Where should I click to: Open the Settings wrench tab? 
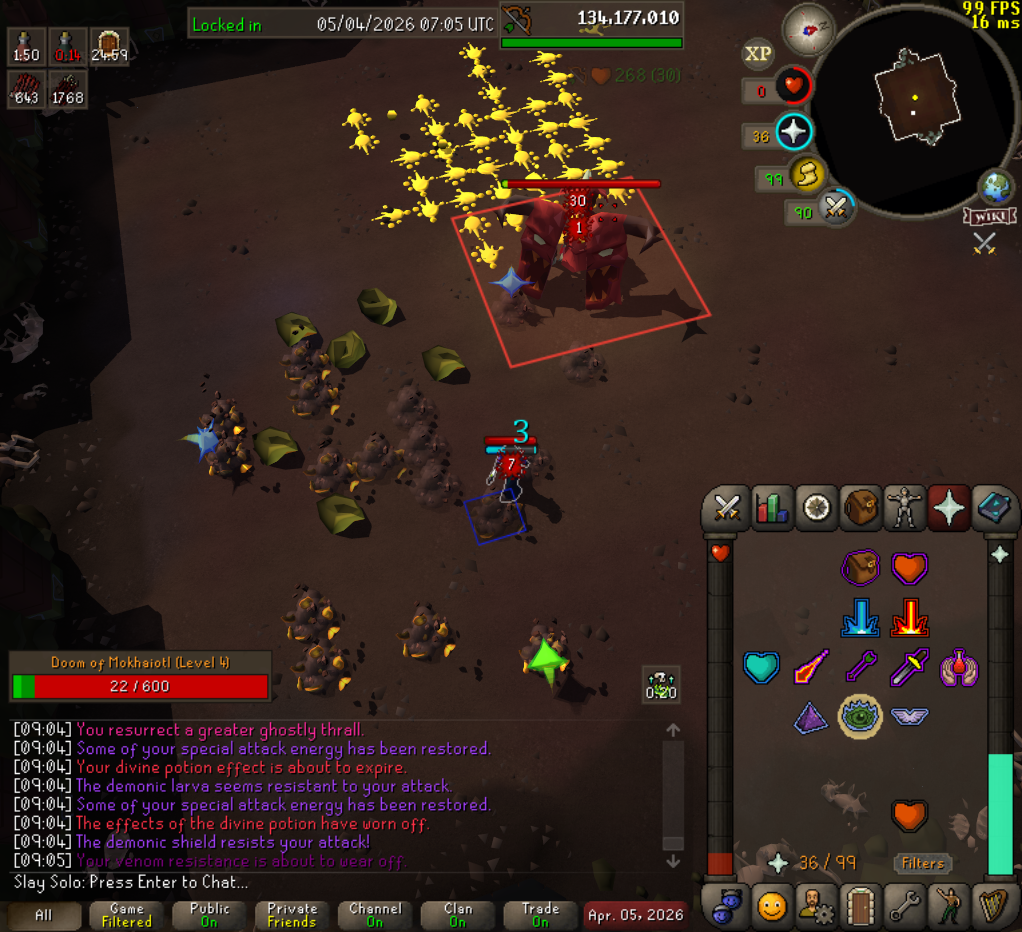tap(904, 906)
